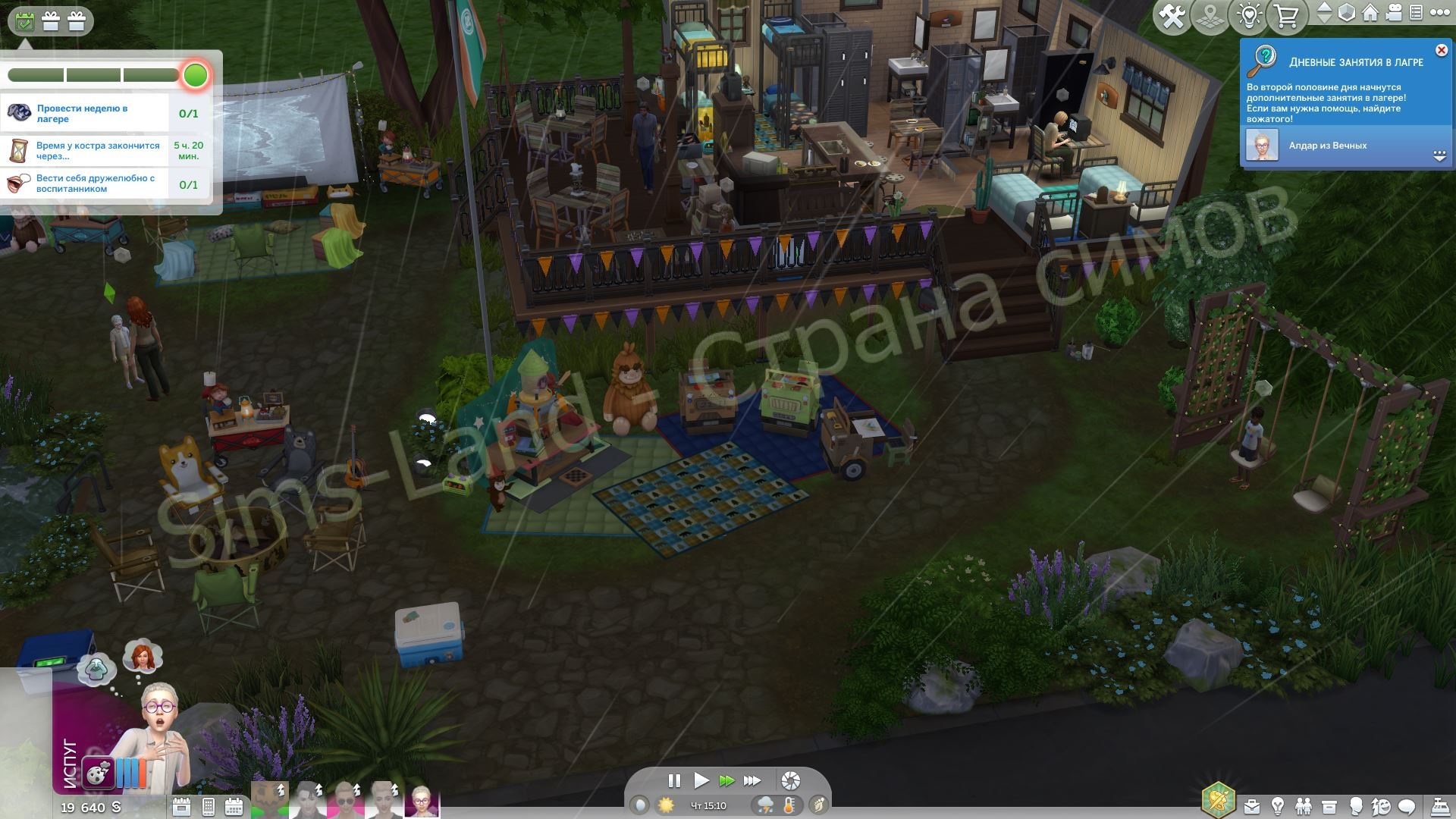Viewport: 1456px width, 819px height.
Task: Enable ultra speed playback
Action: [x=751, y=780]
